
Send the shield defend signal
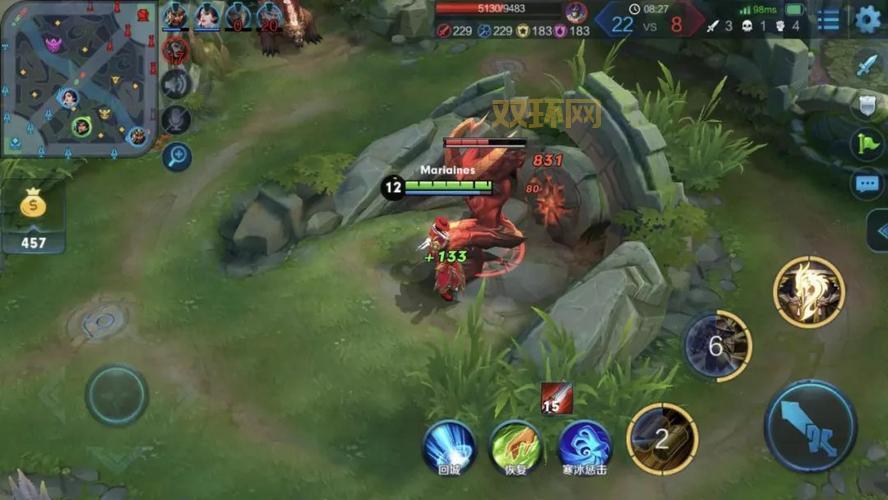(866, 104)
